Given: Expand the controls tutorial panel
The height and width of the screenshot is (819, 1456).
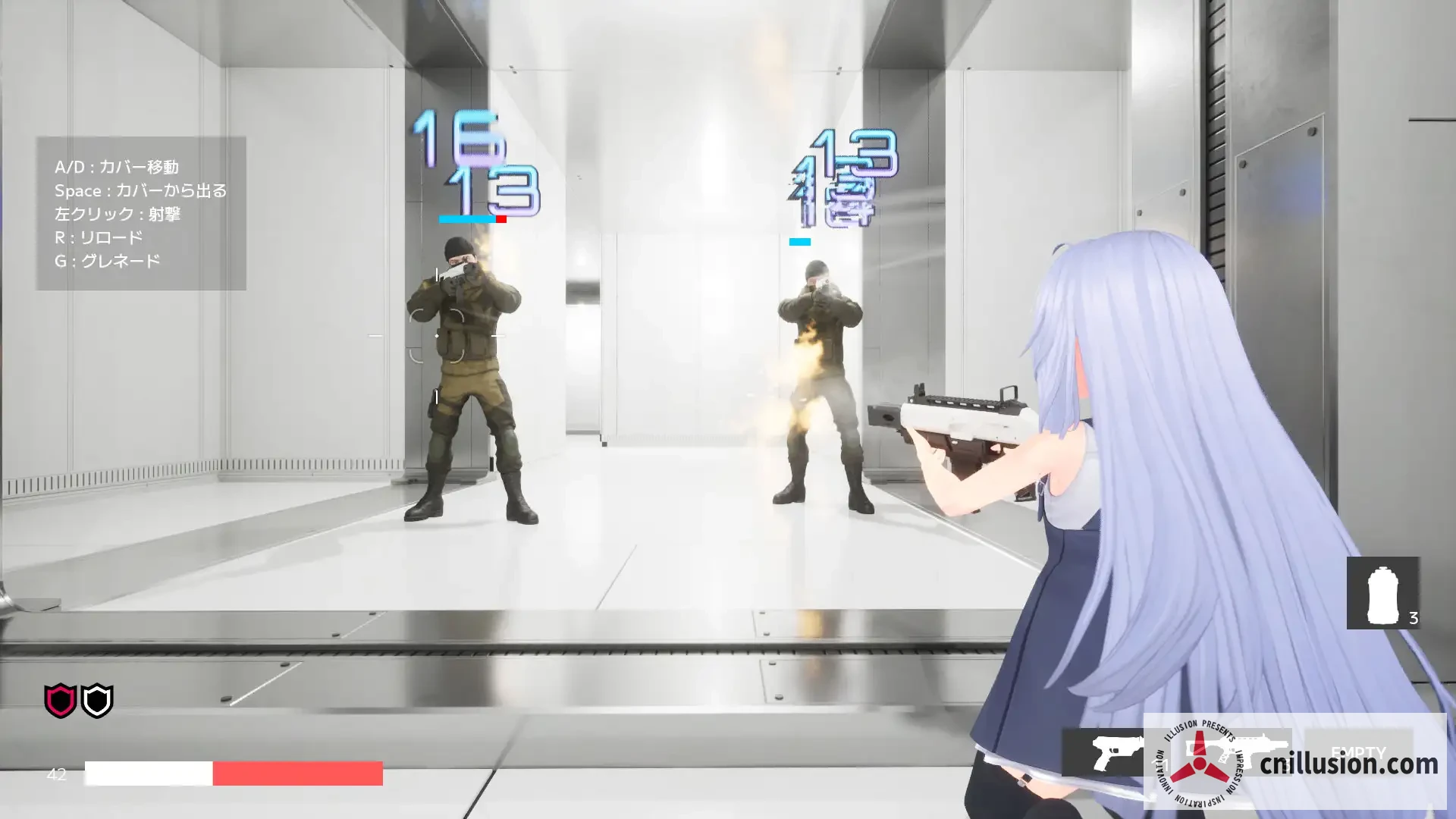Looking at the screenshot, I should coord(140,214).
